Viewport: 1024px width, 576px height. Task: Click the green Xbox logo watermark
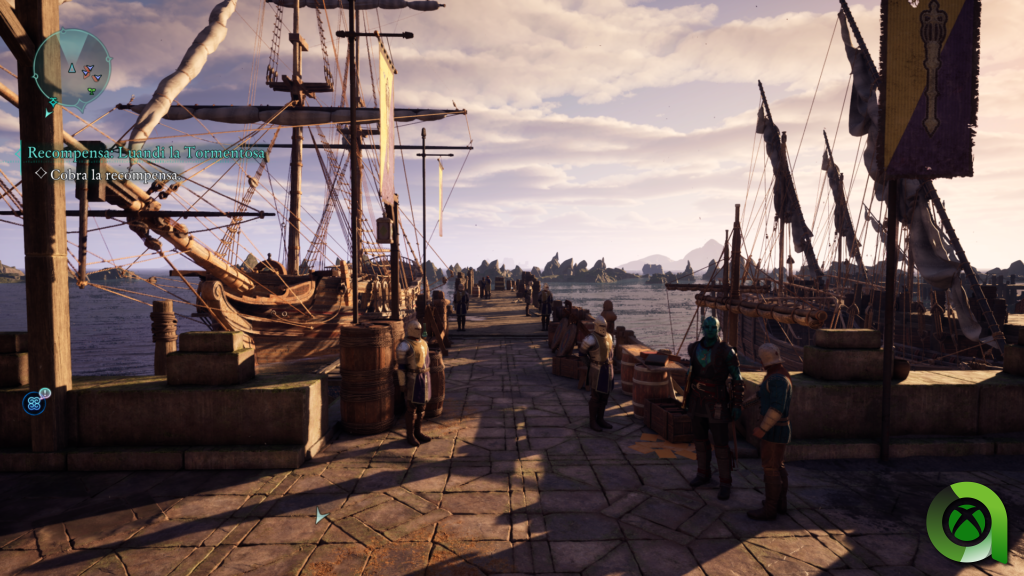(x=966, y=523)
